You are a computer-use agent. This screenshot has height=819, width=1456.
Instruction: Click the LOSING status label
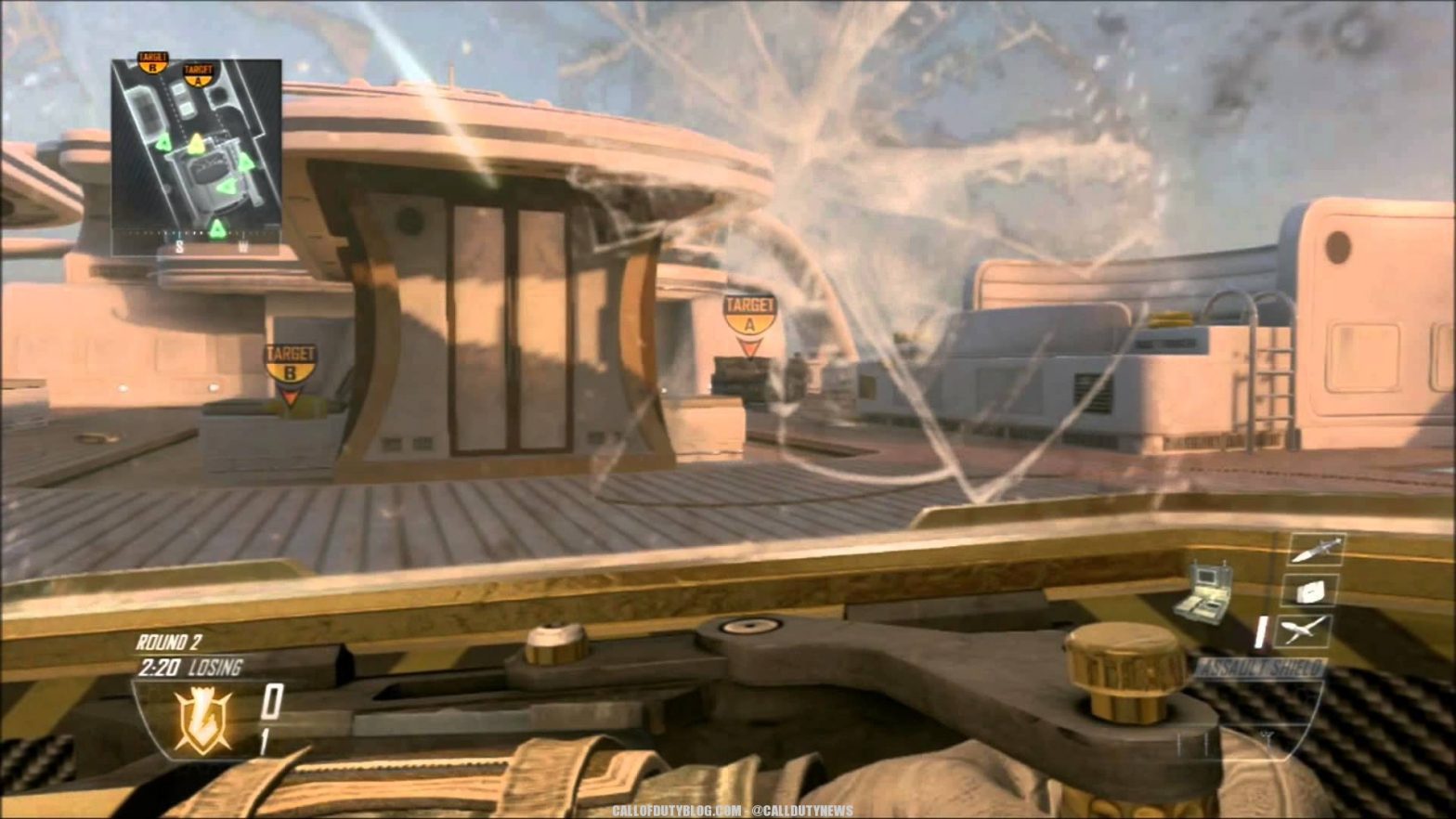click(215, 665)
